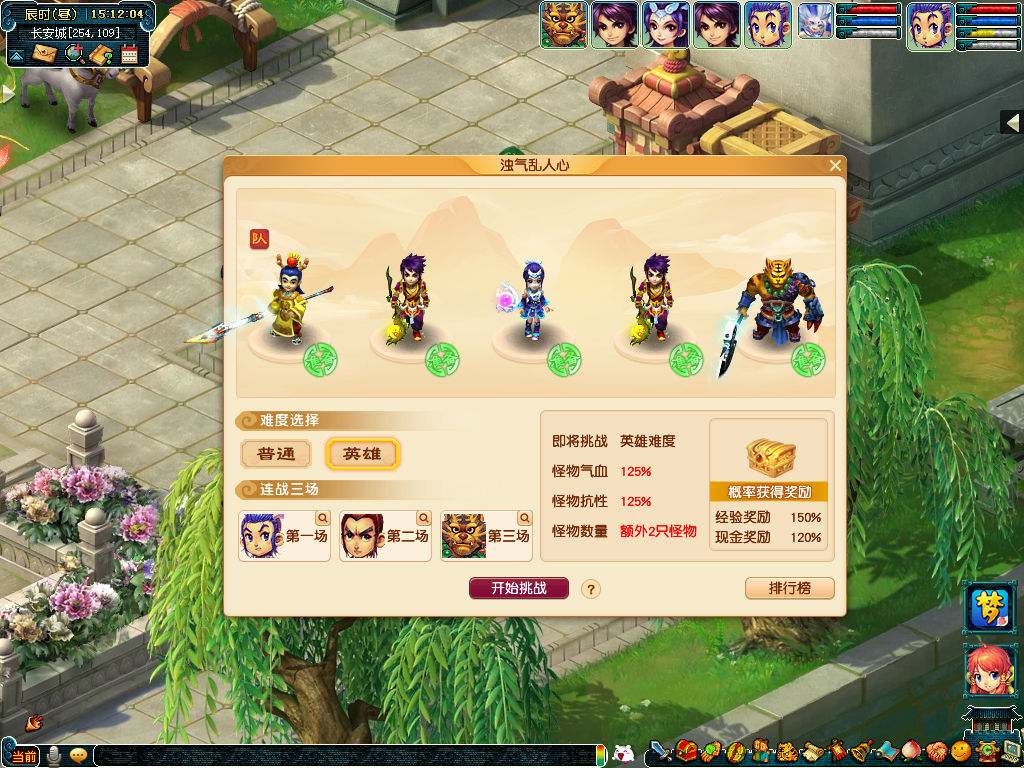Inspect the 第二场 second battle tile
The width and height of the screenshot is (1024, 768).
(x=385, y=536)
